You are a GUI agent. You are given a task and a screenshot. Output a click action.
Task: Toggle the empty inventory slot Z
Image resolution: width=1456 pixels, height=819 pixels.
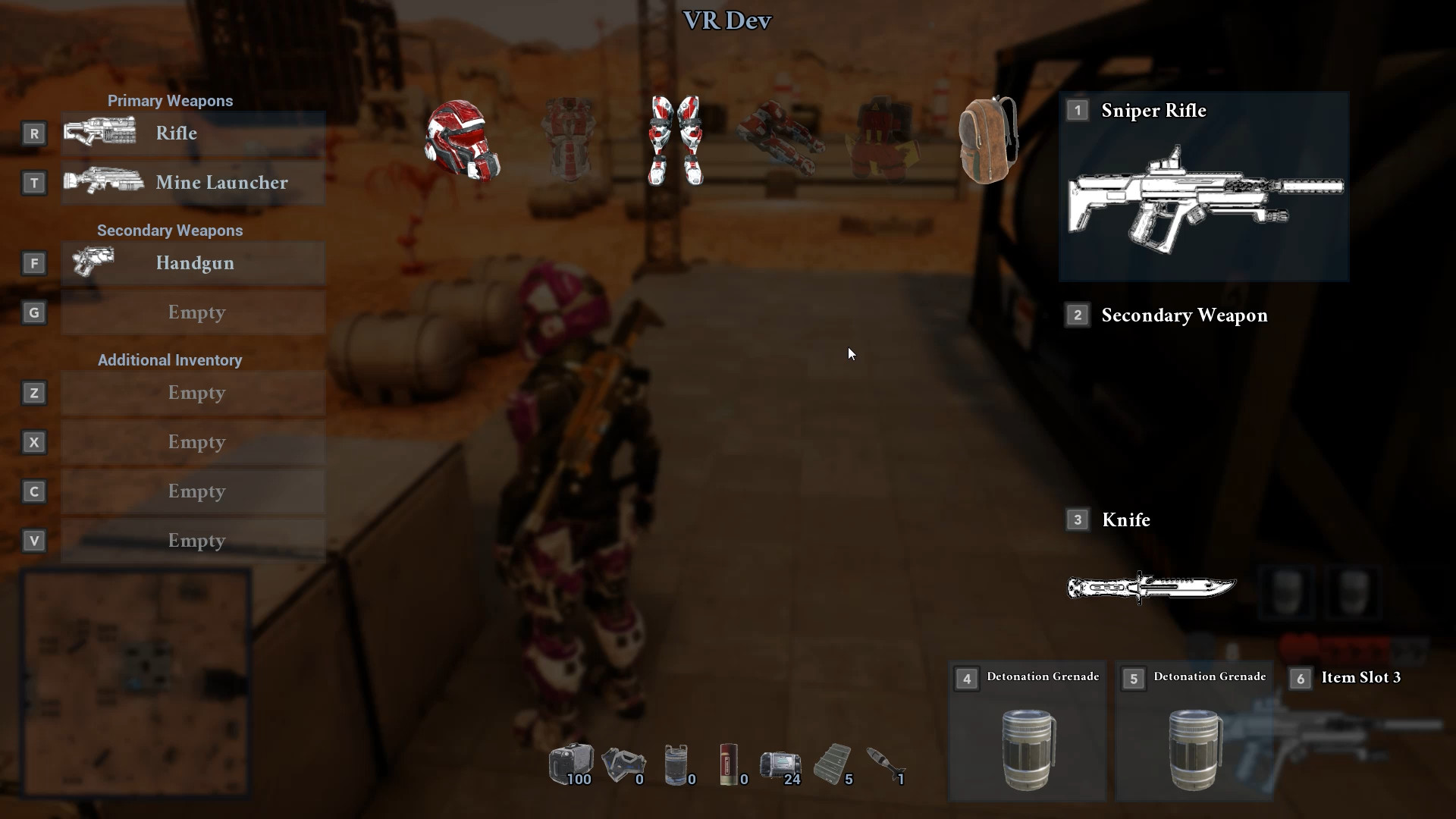193,393
